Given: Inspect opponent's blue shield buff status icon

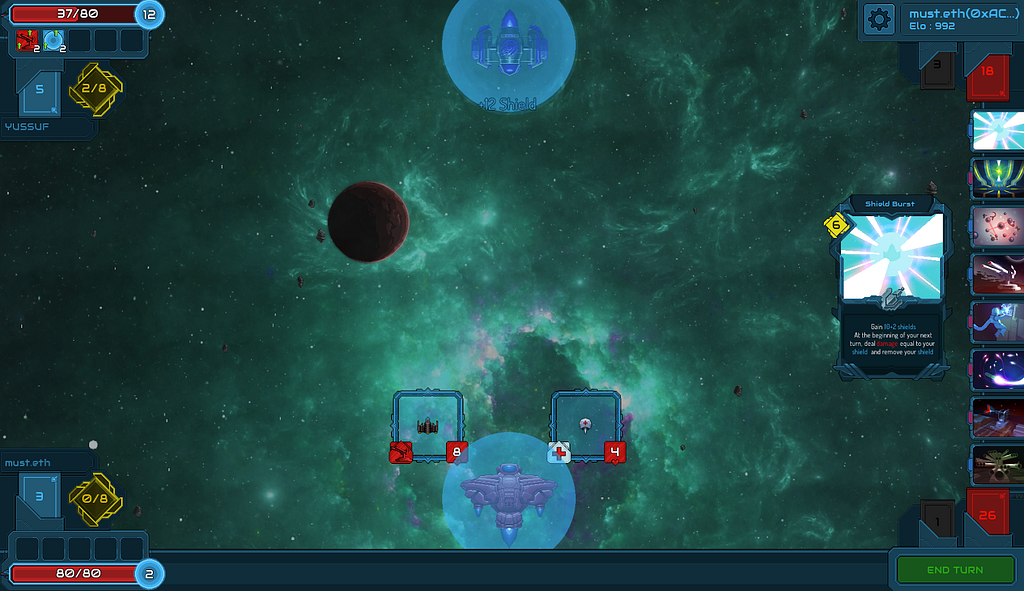Looking at the screenshot, I should pos(53,41).
